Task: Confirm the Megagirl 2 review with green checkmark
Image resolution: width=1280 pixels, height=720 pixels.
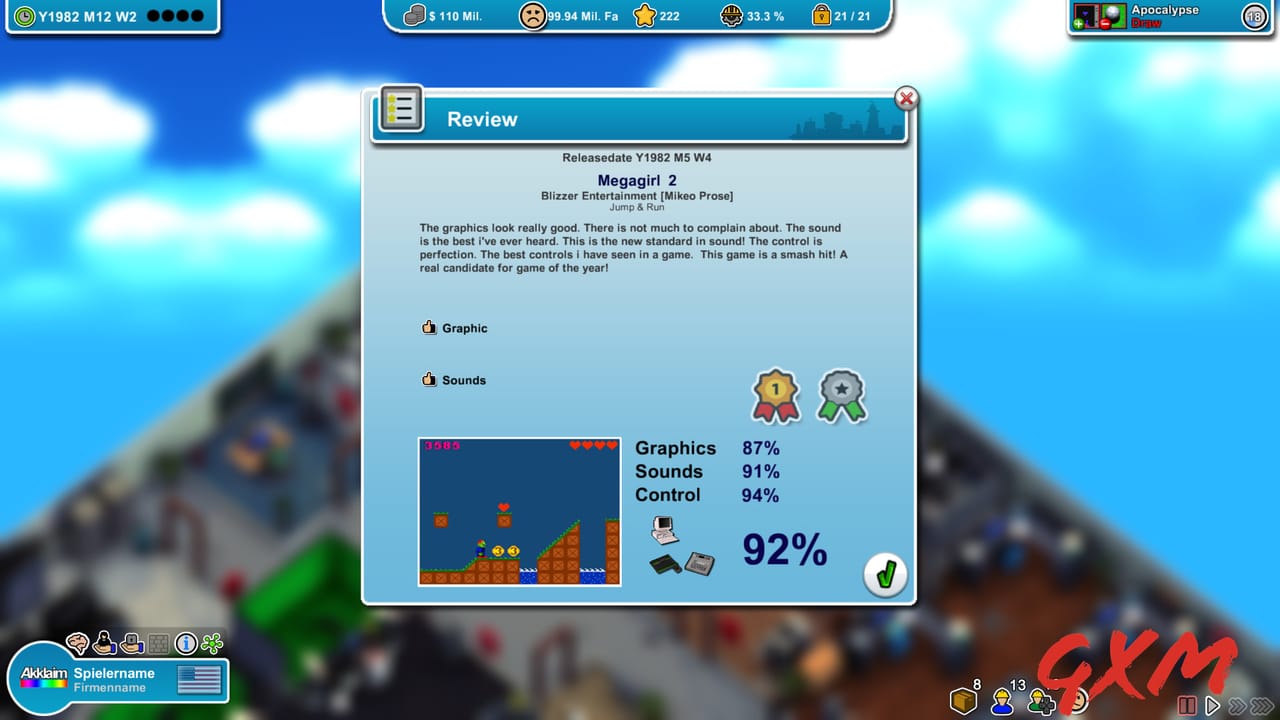Action: (885, 575)
